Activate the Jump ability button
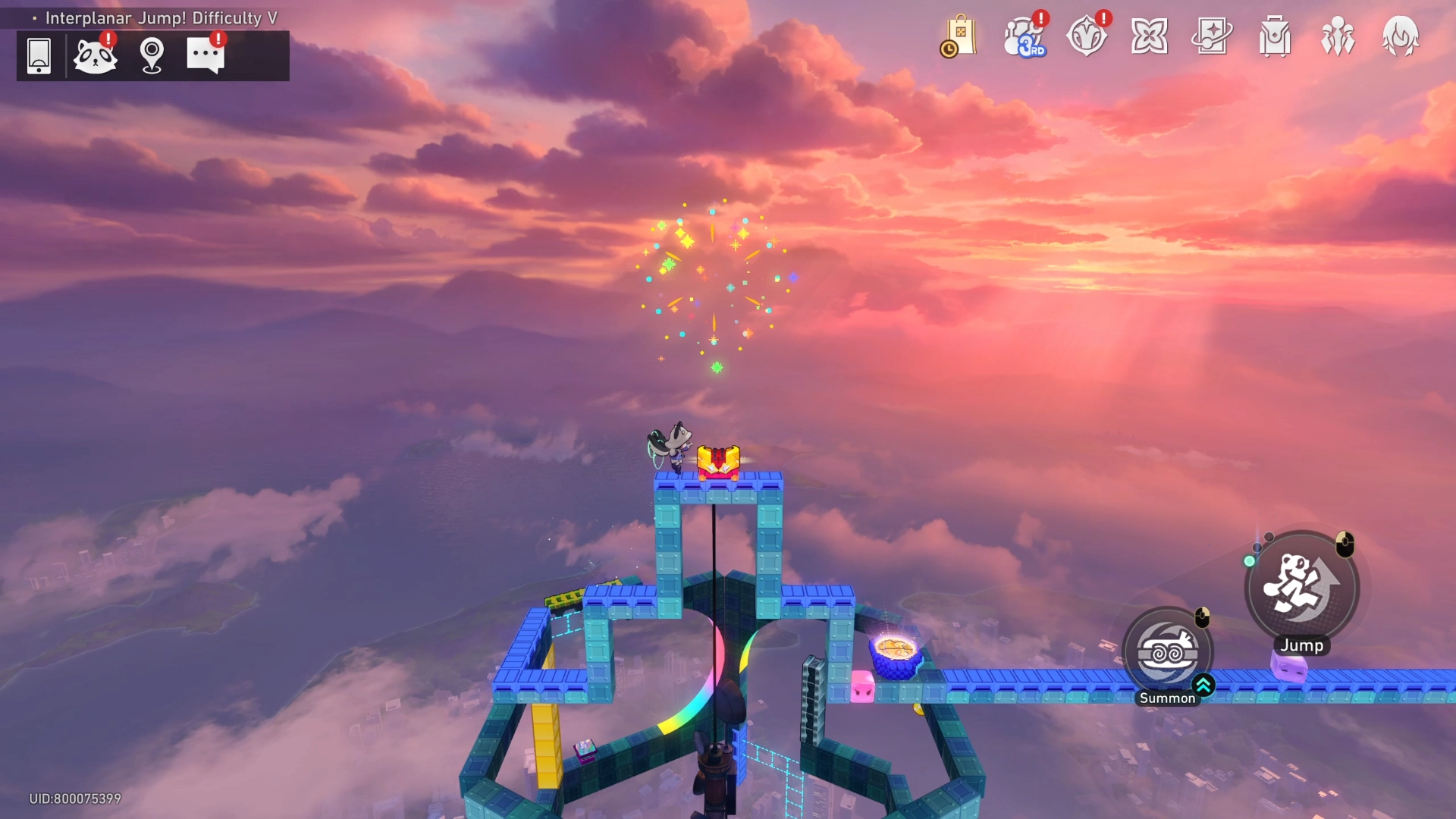 tap(1302, 588)
